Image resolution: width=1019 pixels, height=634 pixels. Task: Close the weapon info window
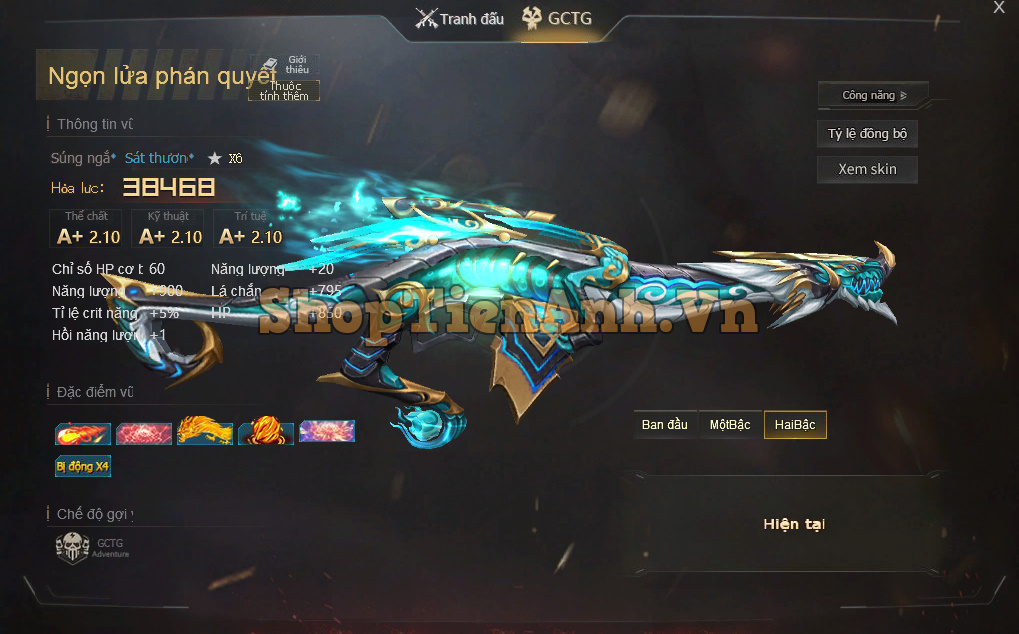(998, 8)
